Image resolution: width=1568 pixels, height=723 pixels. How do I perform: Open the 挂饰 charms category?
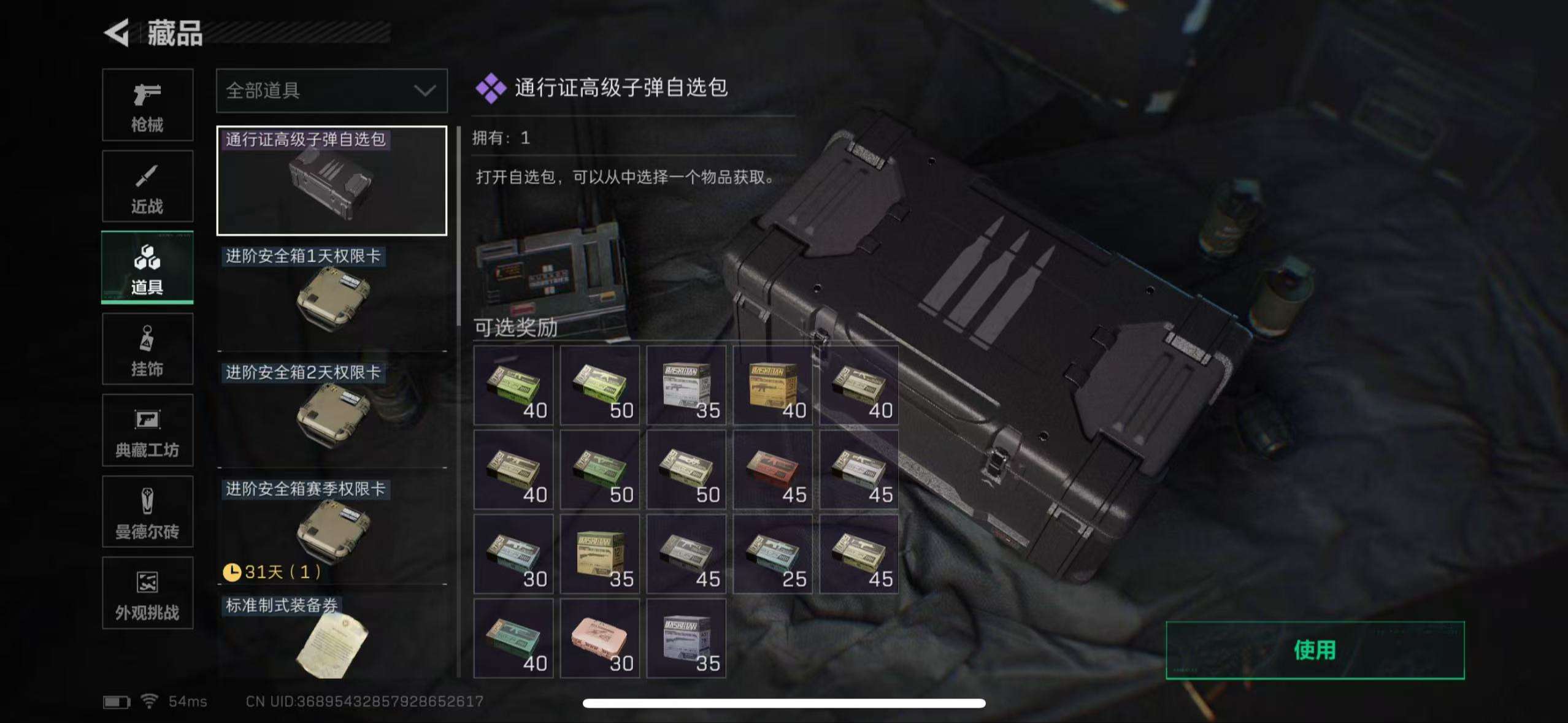pos(147,348)
